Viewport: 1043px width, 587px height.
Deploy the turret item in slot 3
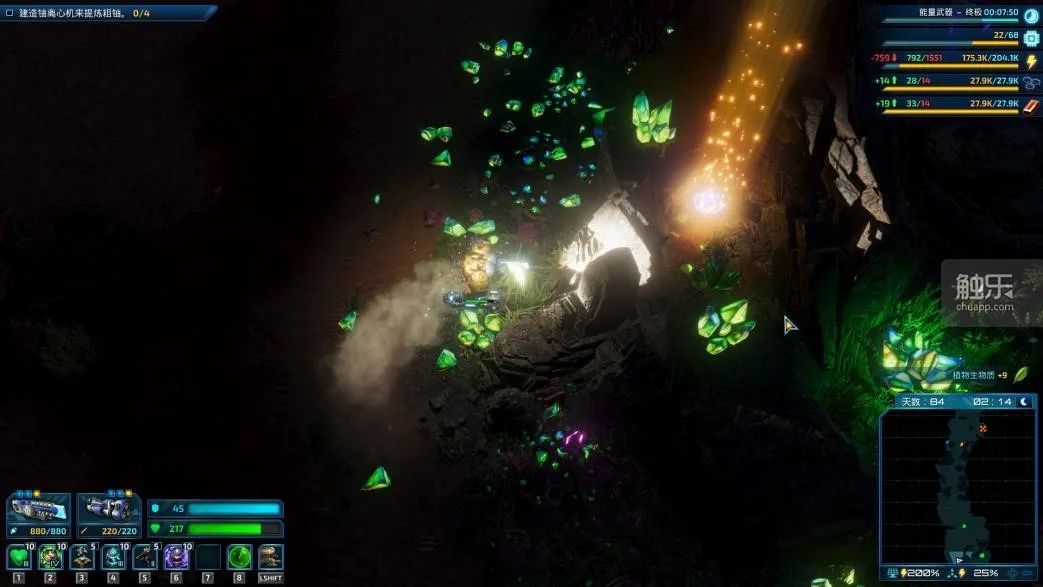81,556
